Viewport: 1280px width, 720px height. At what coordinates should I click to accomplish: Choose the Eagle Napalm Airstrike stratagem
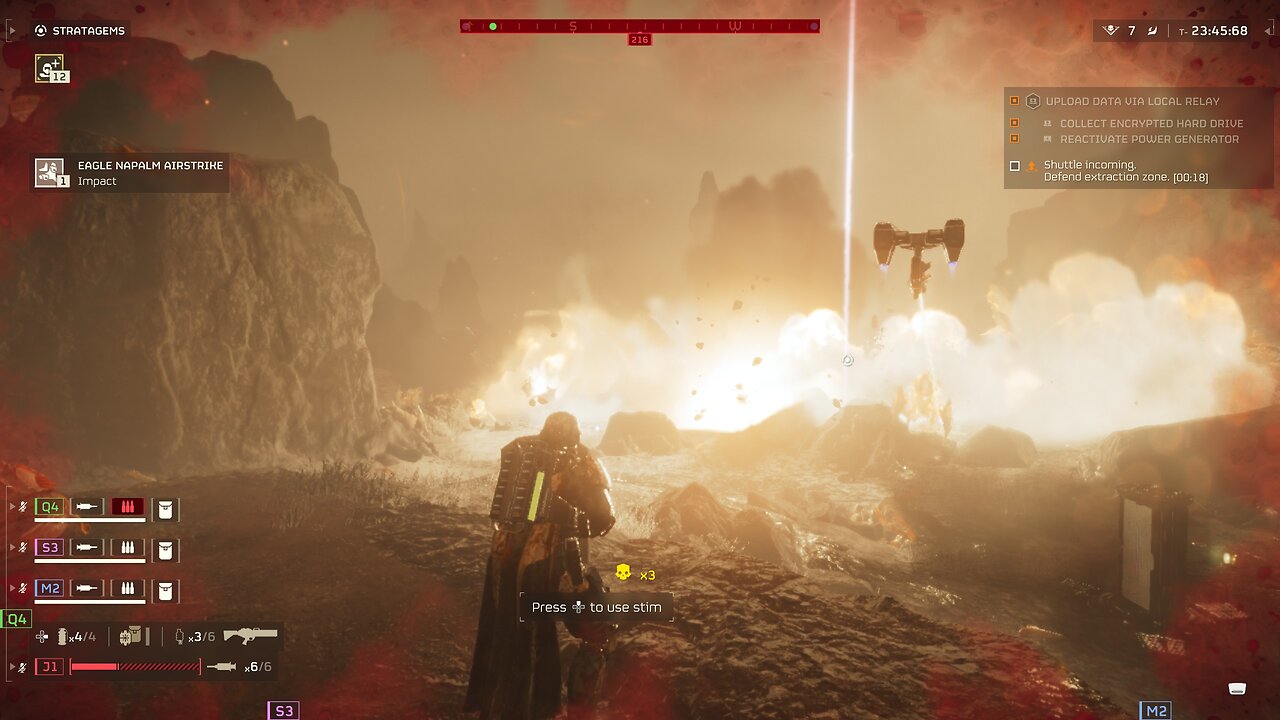[x=50, y=172]
